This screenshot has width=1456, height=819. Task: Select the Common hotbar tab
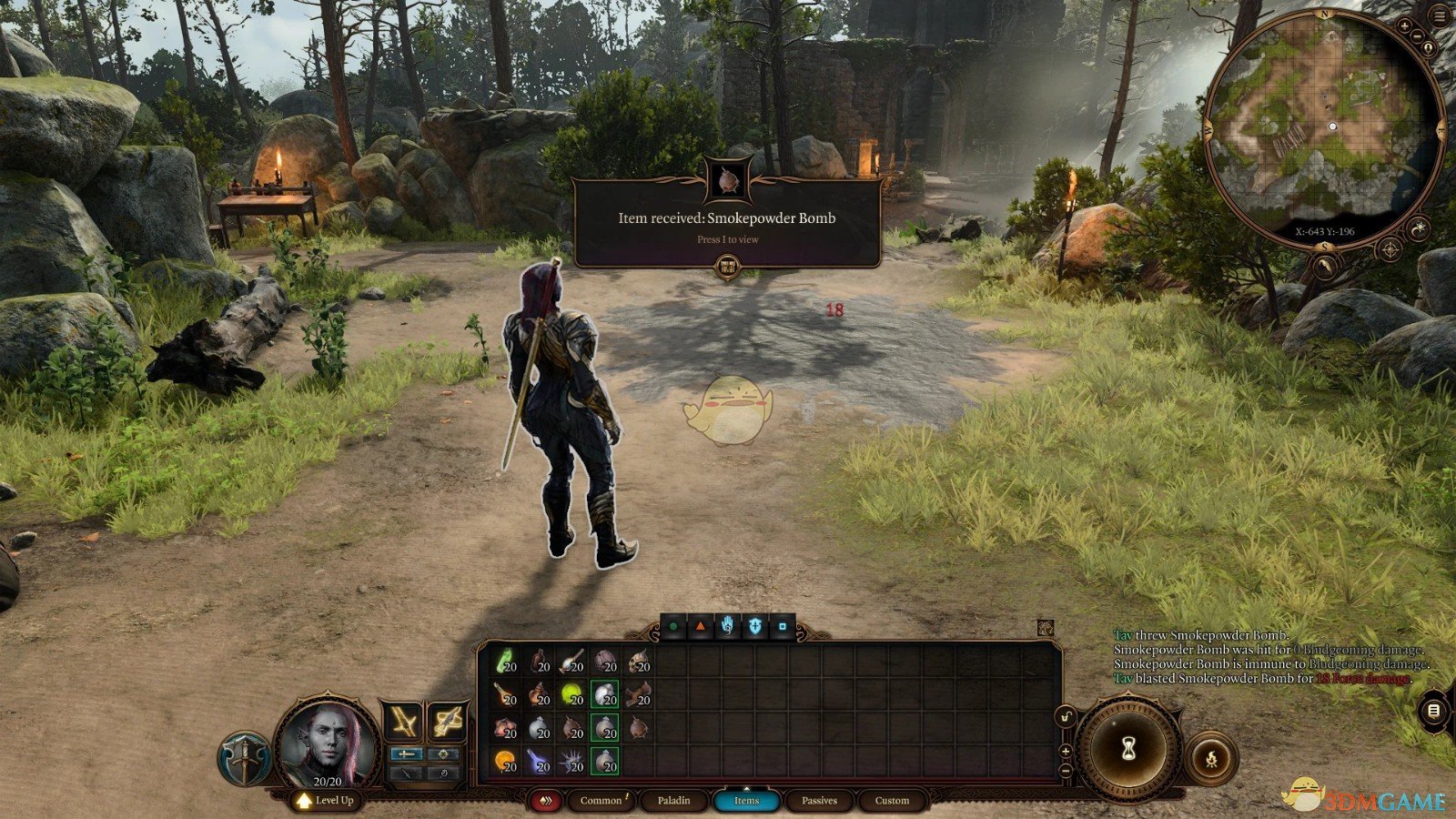coord(601,801)
